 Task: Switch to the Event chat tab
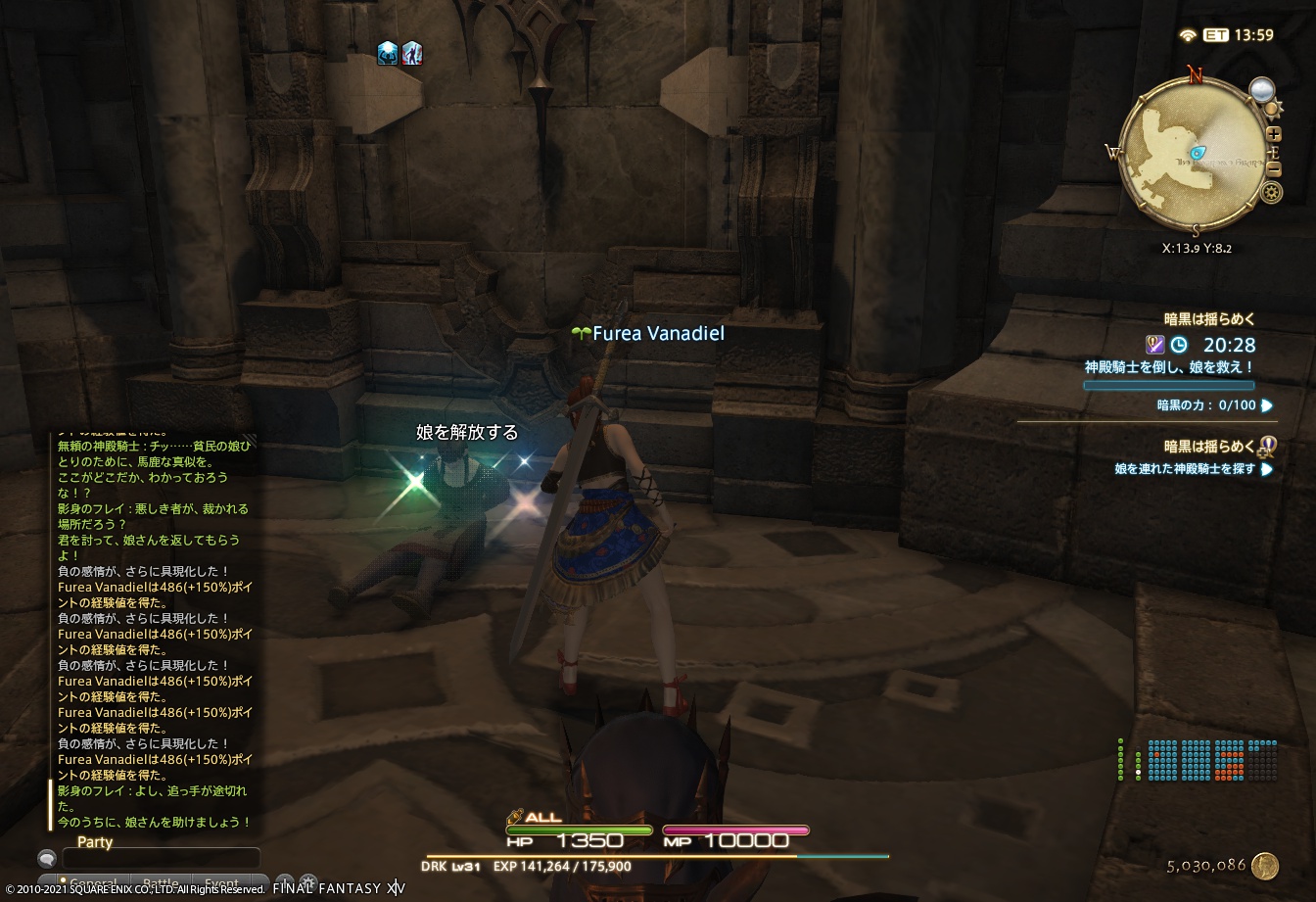(x=222, y=880)
